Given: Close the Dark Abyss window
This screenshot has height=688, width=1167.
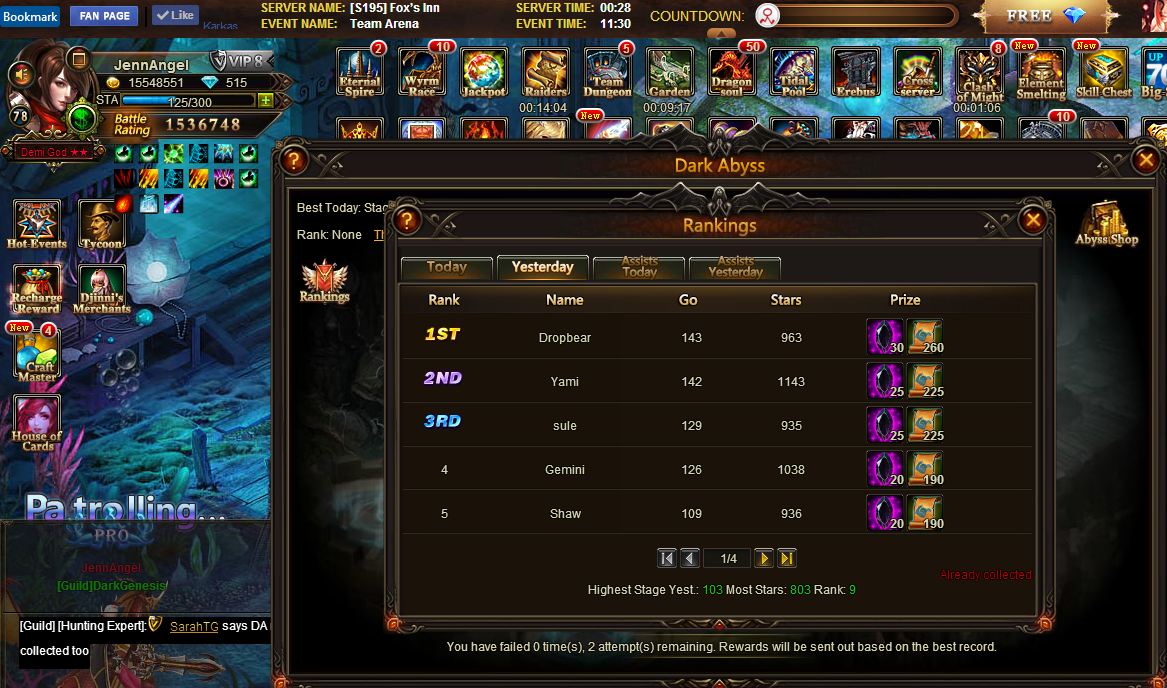Looking at the screenshot, I should click(1146, 160).
